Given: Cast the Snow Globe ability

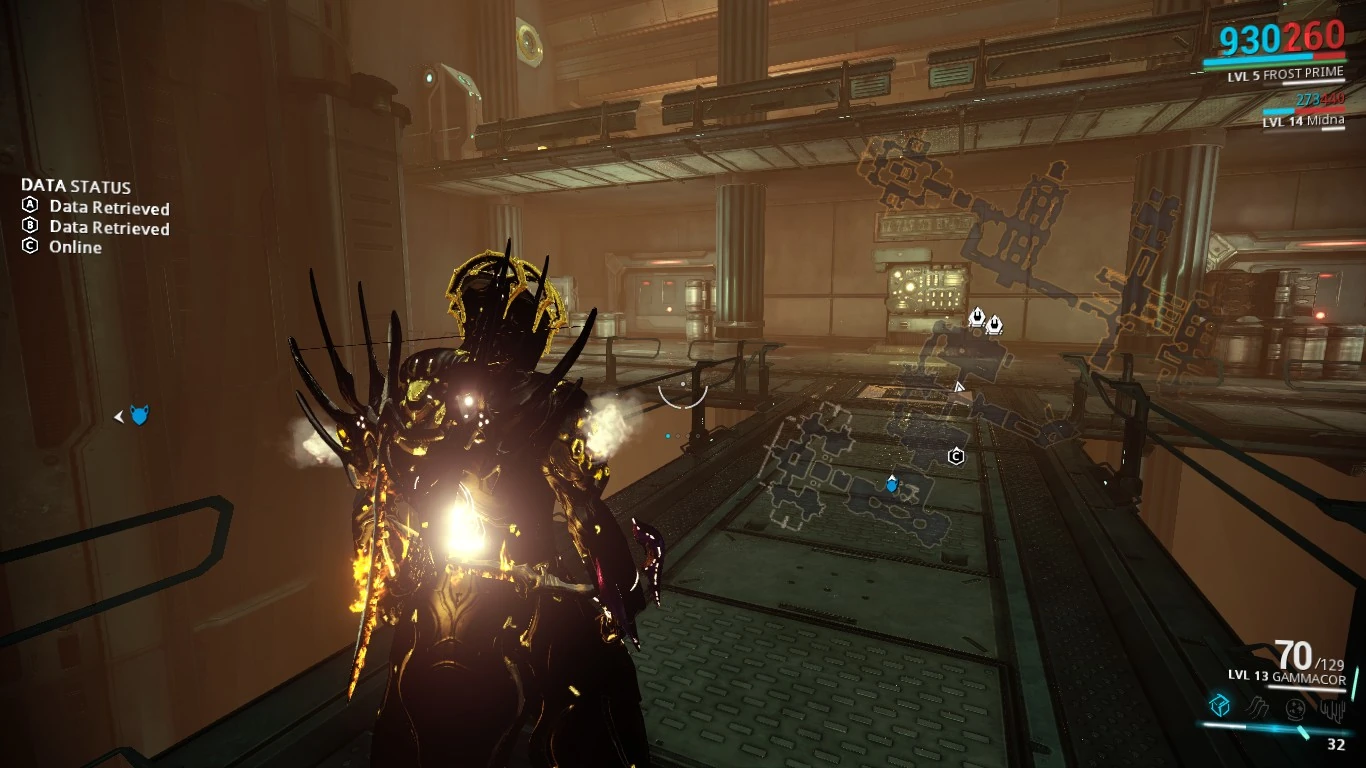Looking at the screenshot, I should 1296,708.
